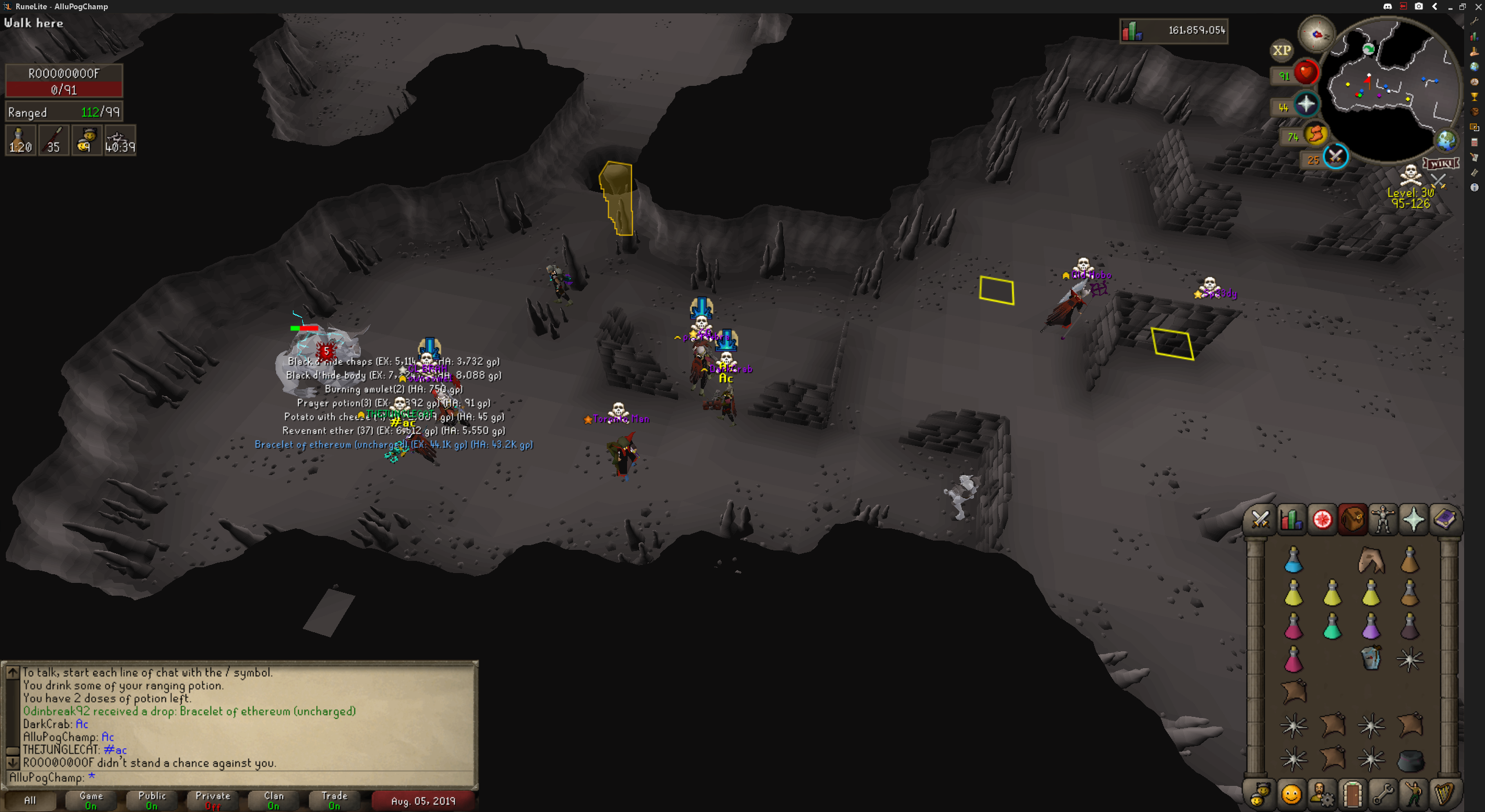
Task: Toggle the Private chat filter
Action: (x=213, y=800)
